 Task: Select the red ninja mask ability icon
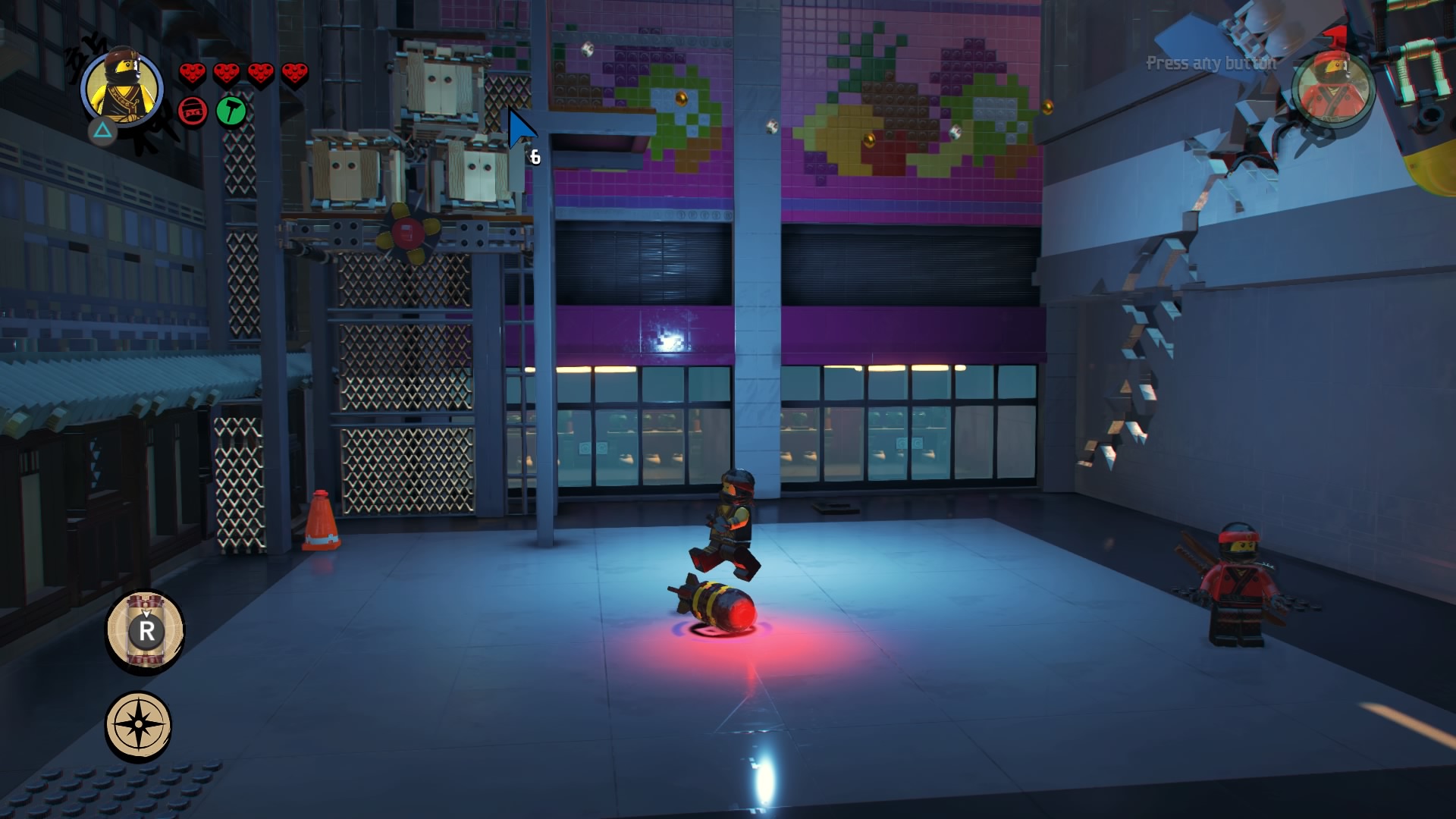(x=192, y=110)
